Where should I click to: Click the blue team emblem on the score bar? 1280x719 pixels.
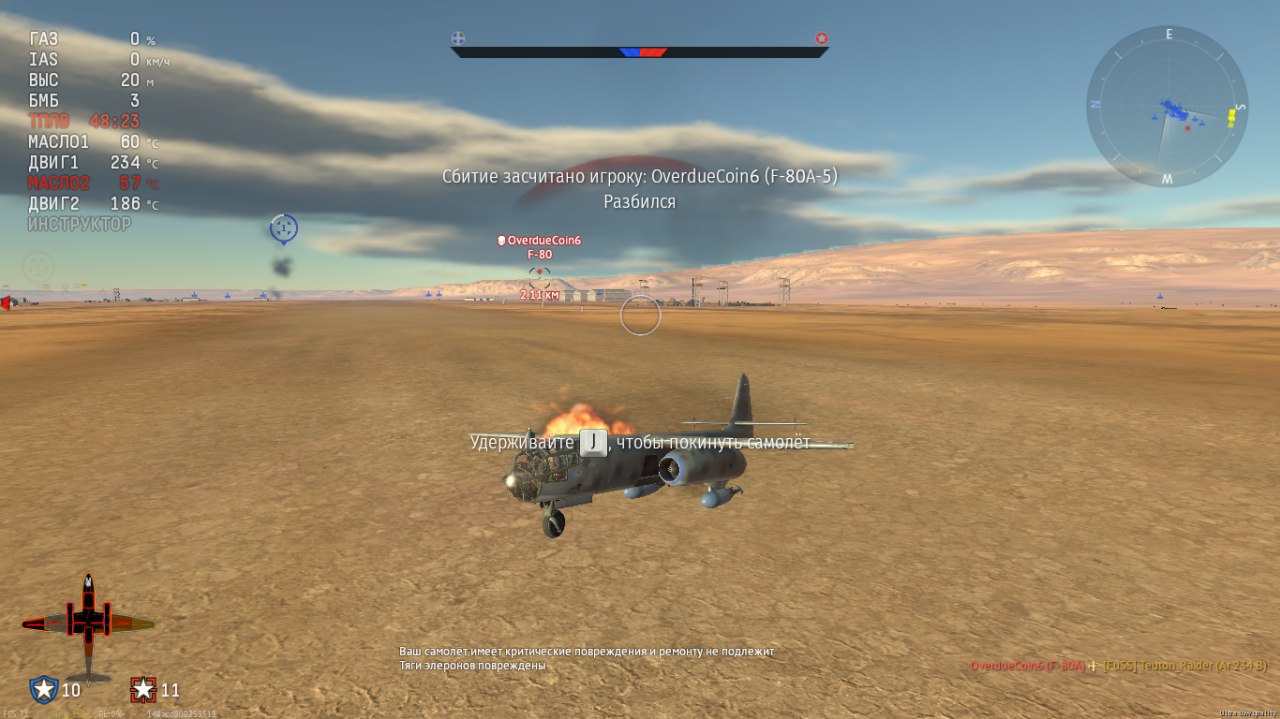click(x=458, y=39)
